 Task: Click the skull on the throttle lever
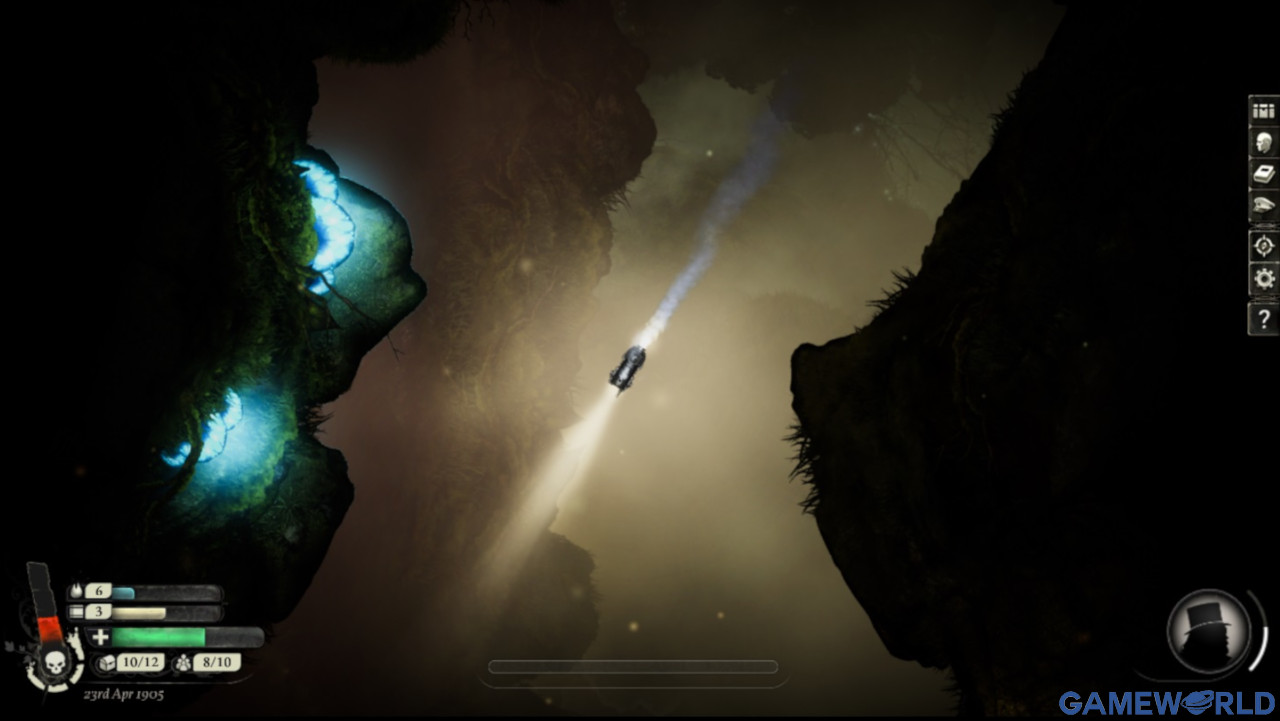click(55, 663)
